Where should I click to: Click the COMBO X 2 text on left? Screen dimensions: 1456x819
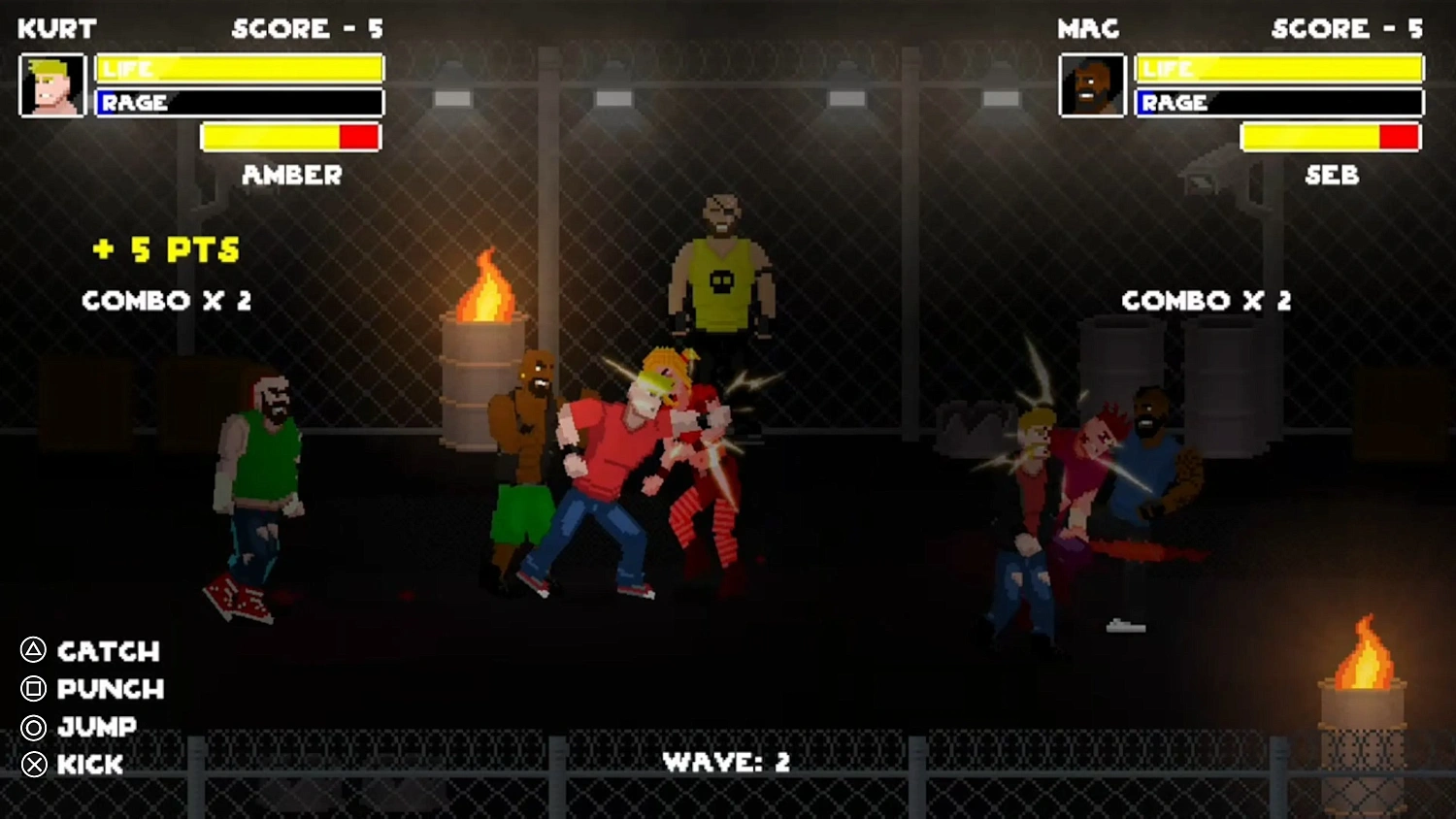point(167,301)
